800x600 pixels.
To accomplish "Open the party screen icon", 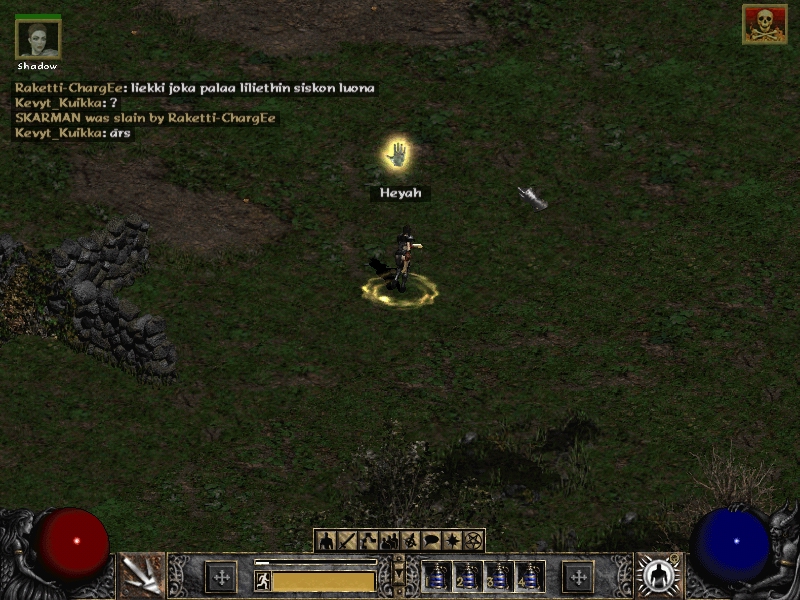I will coord(390,541).
